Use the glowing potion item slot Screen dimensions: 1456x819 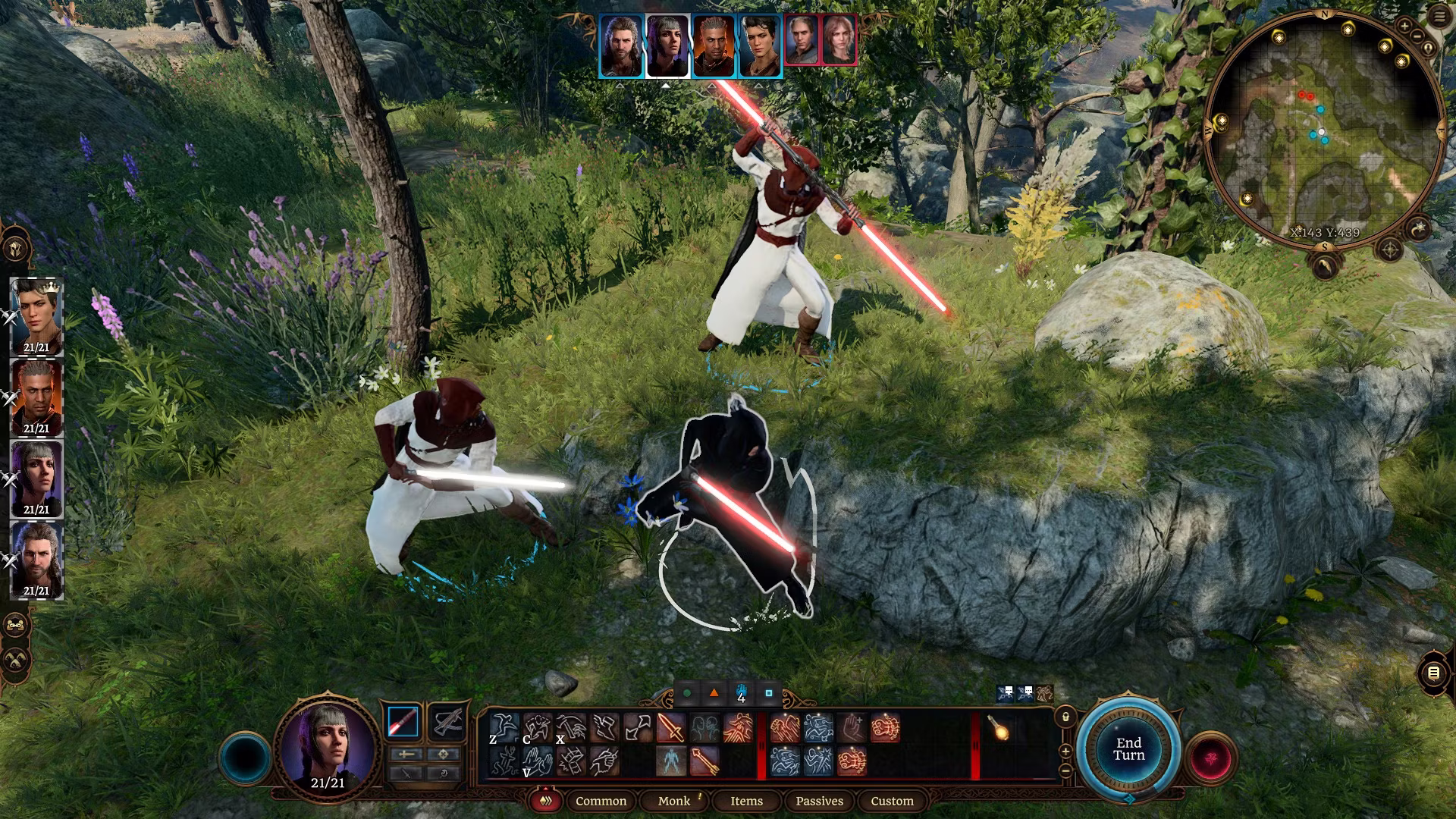click(1000, 730)
